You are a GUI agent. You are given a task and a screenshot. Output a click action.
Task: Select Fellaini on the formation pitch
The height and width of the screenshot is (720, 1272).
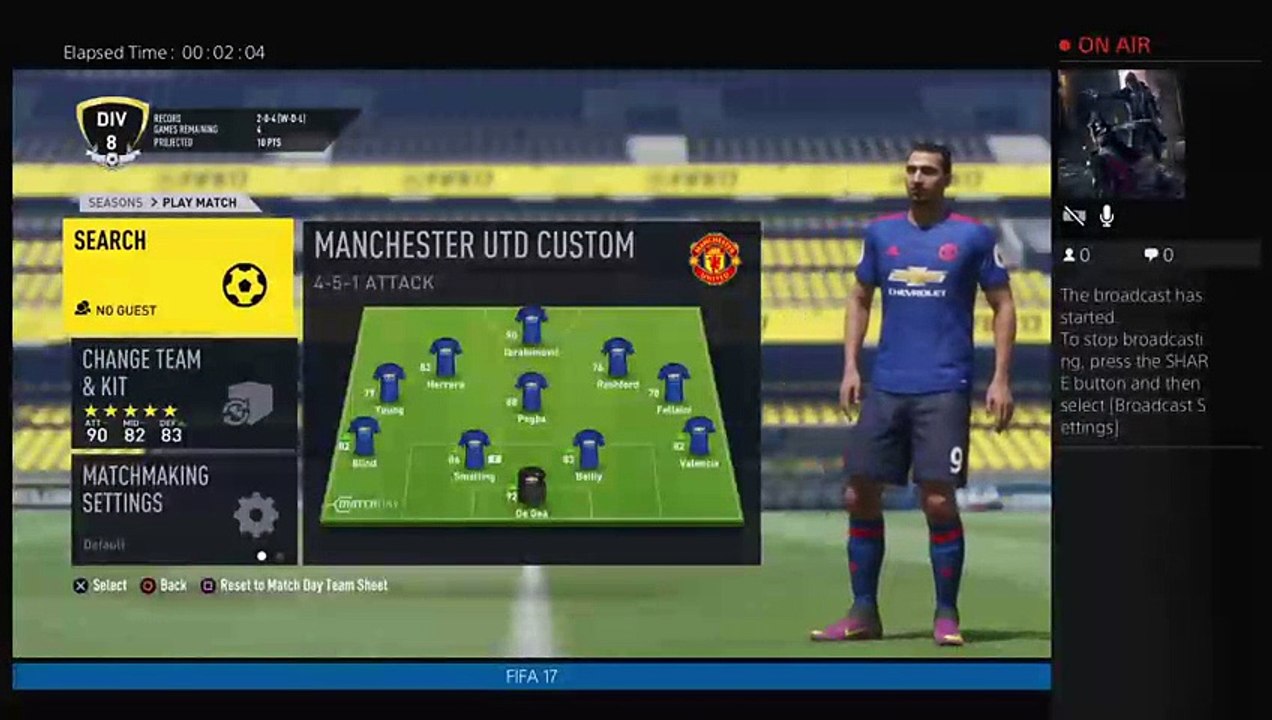point(673,383)
